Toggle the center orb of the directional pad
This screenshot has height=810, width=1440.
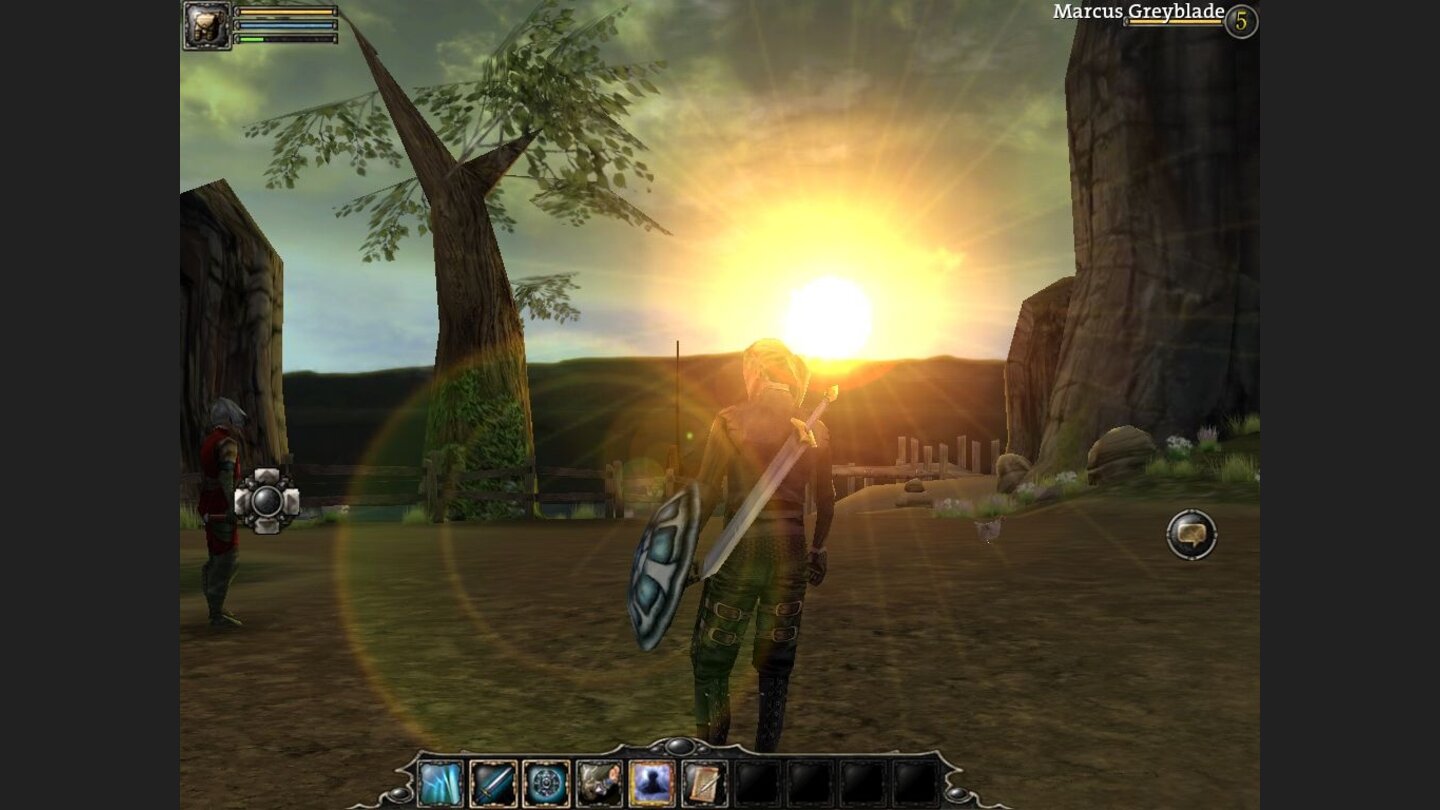[x=265, y=502]
